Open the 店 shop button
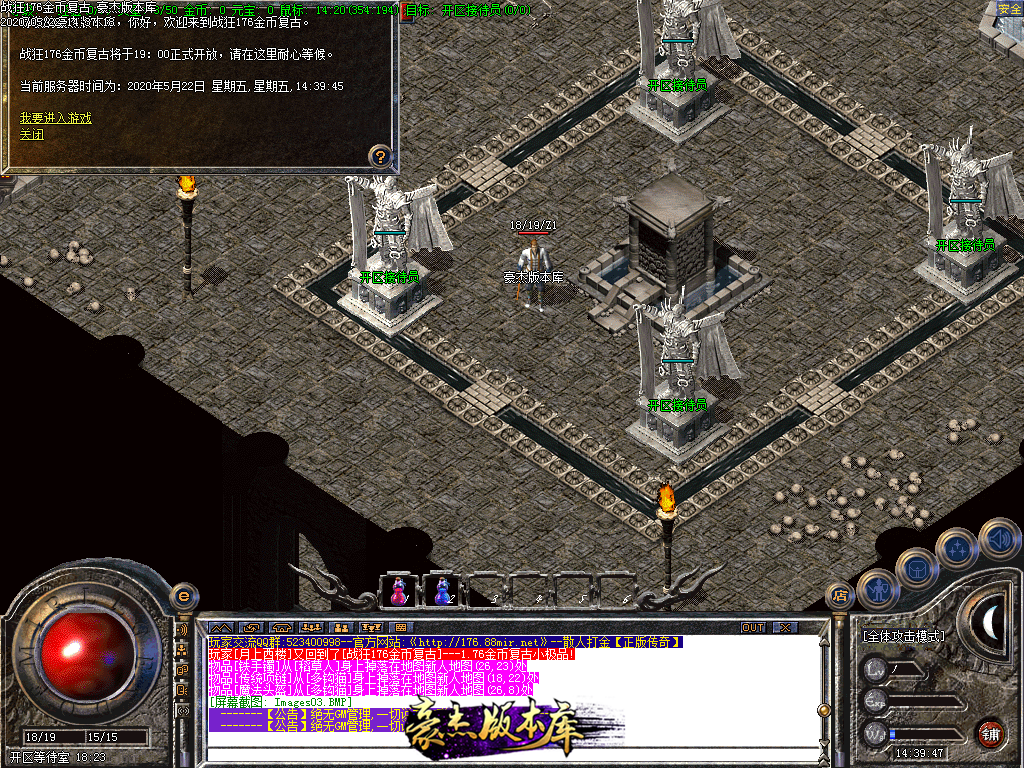The image size is (1024, 768). pyautogui.click(x=840, y=596)
